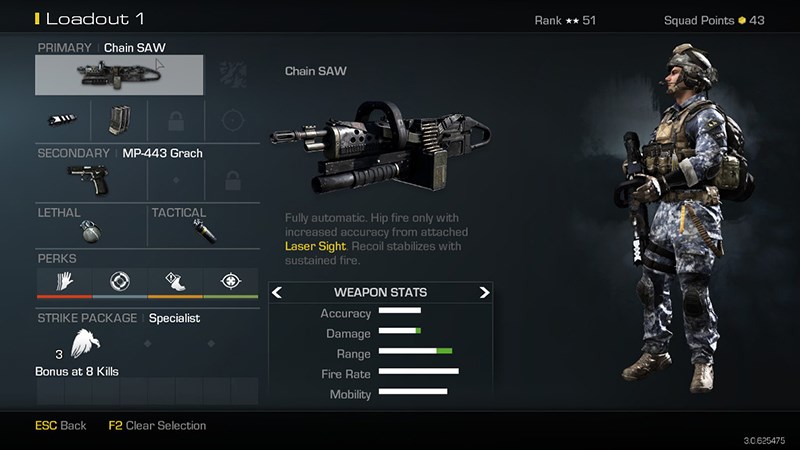Show previous weapon stats with left arrow

(x=278, y=293)
